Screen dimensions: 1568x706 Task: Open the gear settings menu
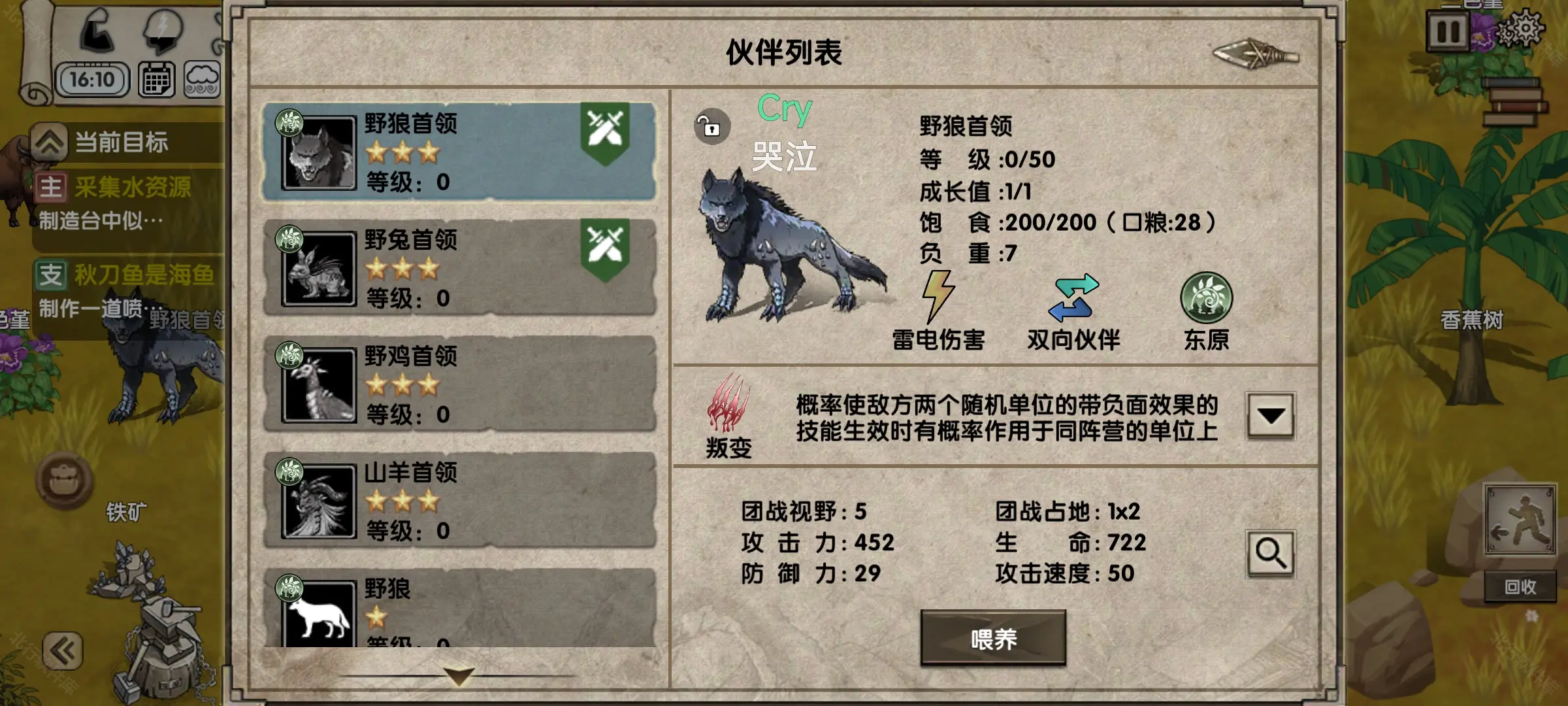[x=1522, y=30]
